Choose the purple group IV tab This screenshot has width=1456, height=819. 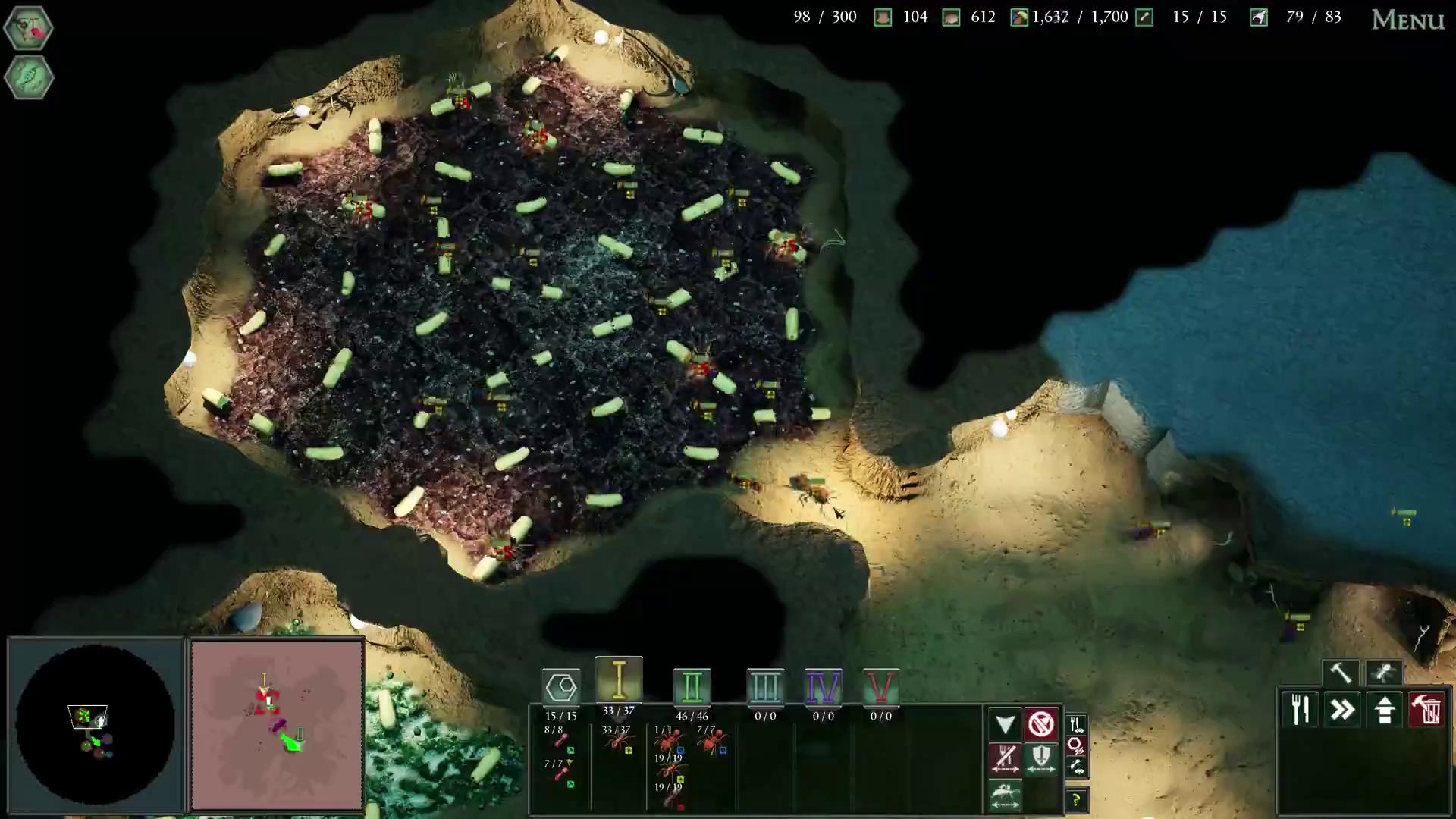823,688
